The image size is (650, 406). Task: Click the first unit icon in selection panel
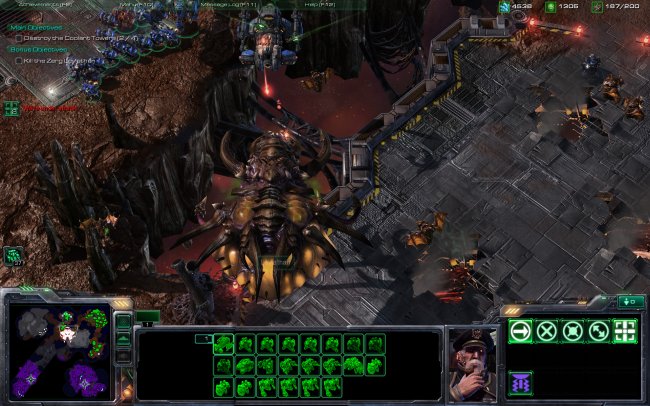click(x=222, y=344)
